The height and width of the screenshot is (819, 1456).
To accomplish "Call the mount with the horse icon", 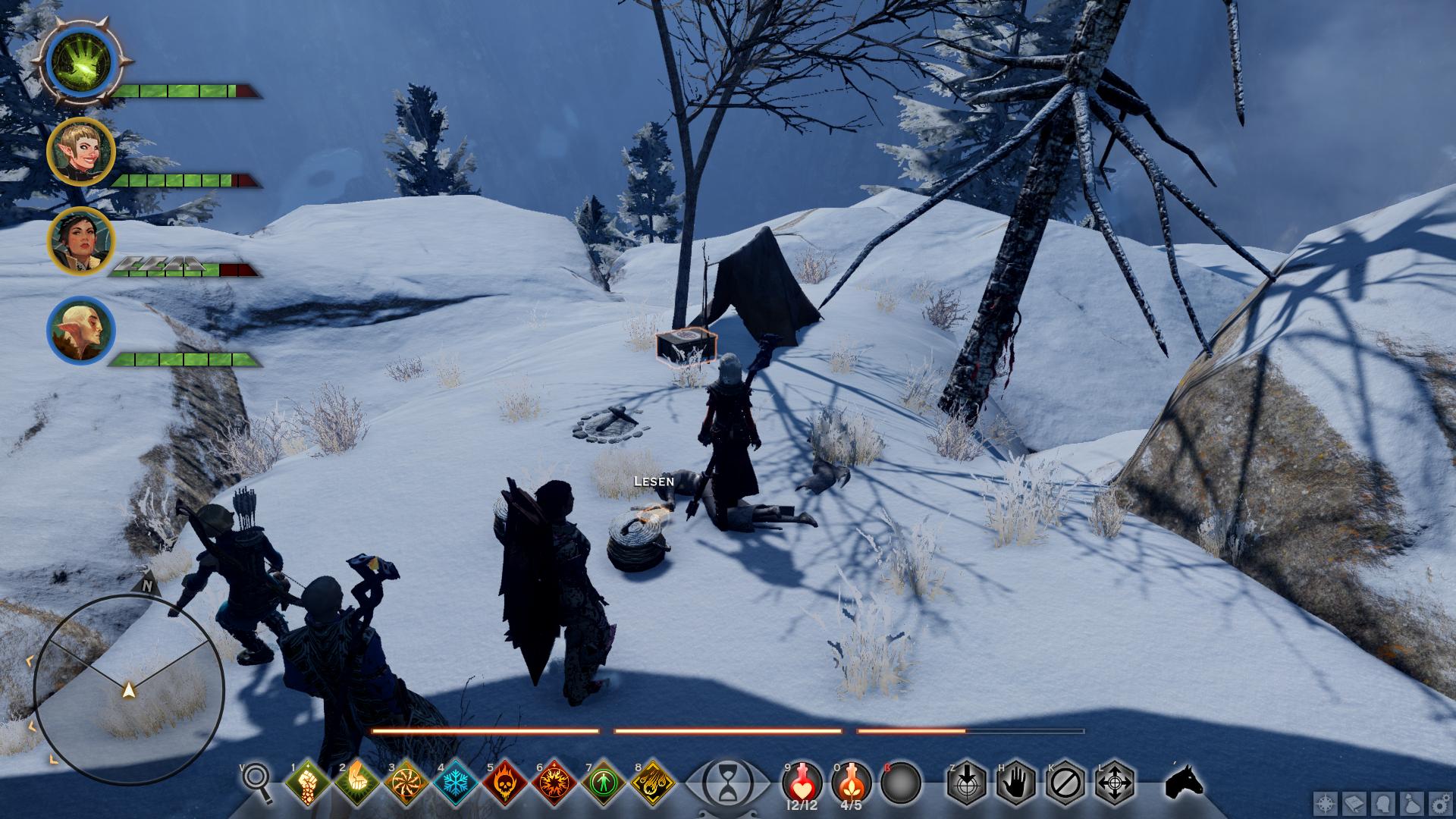I will 1184,781.
